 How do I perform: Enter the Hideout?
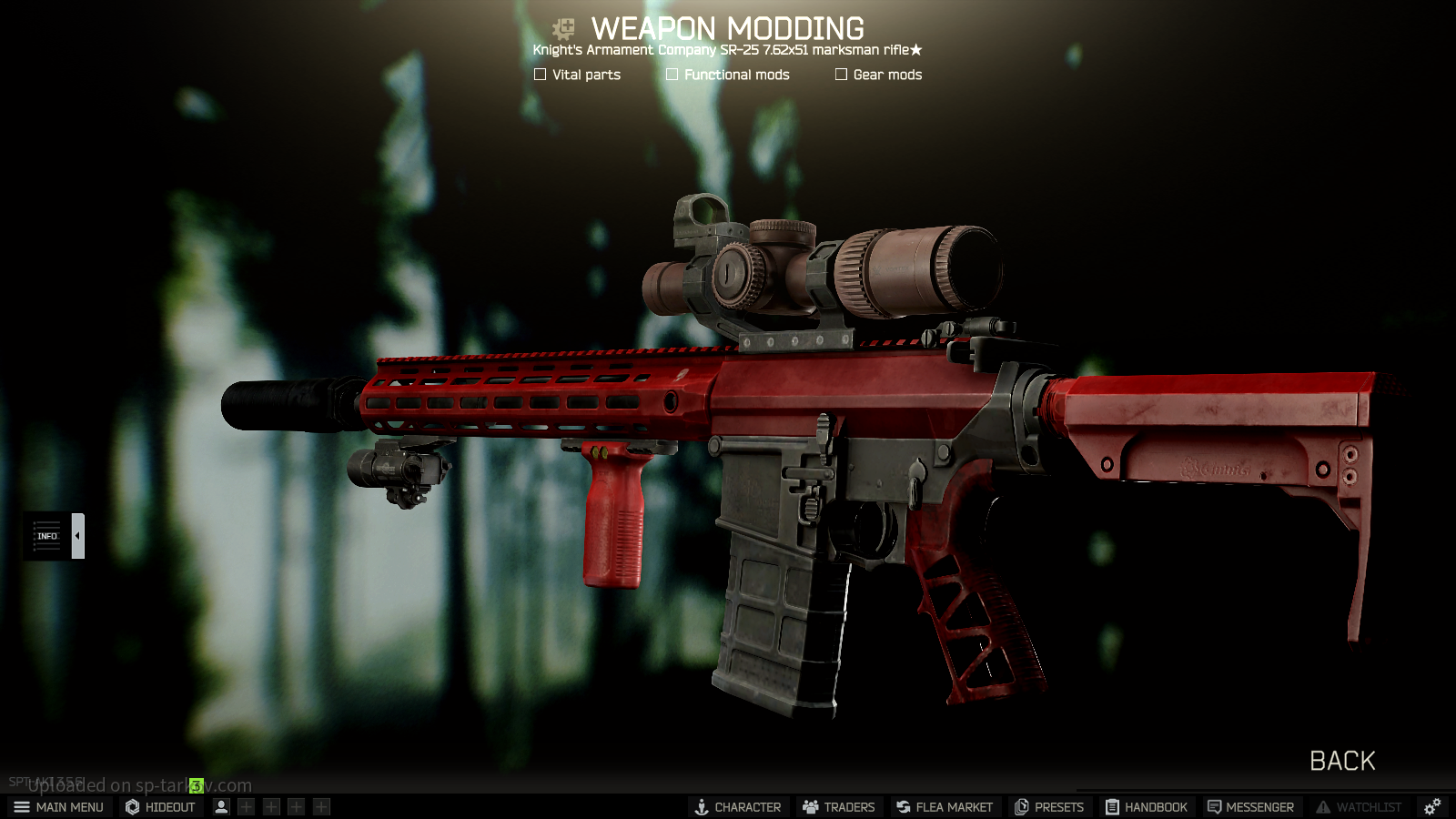click(x=161, y=807)
